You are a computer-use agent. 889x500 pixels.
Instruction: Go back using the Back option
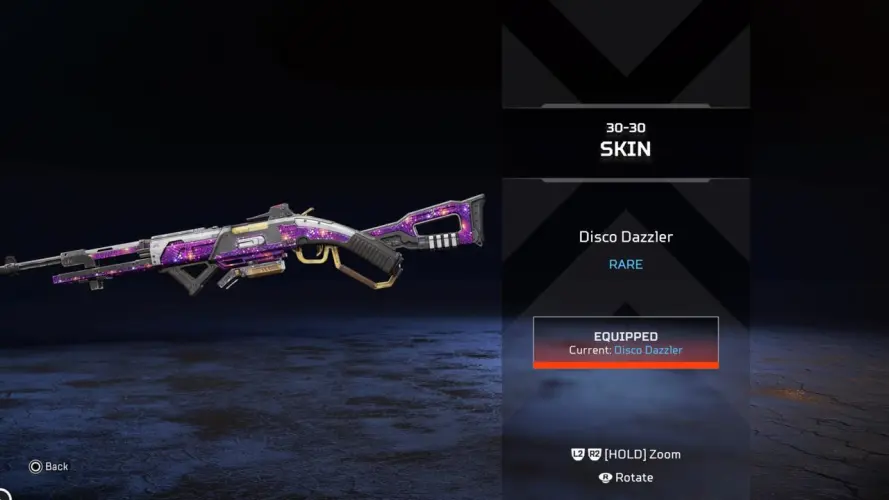(x=49, y=466)
